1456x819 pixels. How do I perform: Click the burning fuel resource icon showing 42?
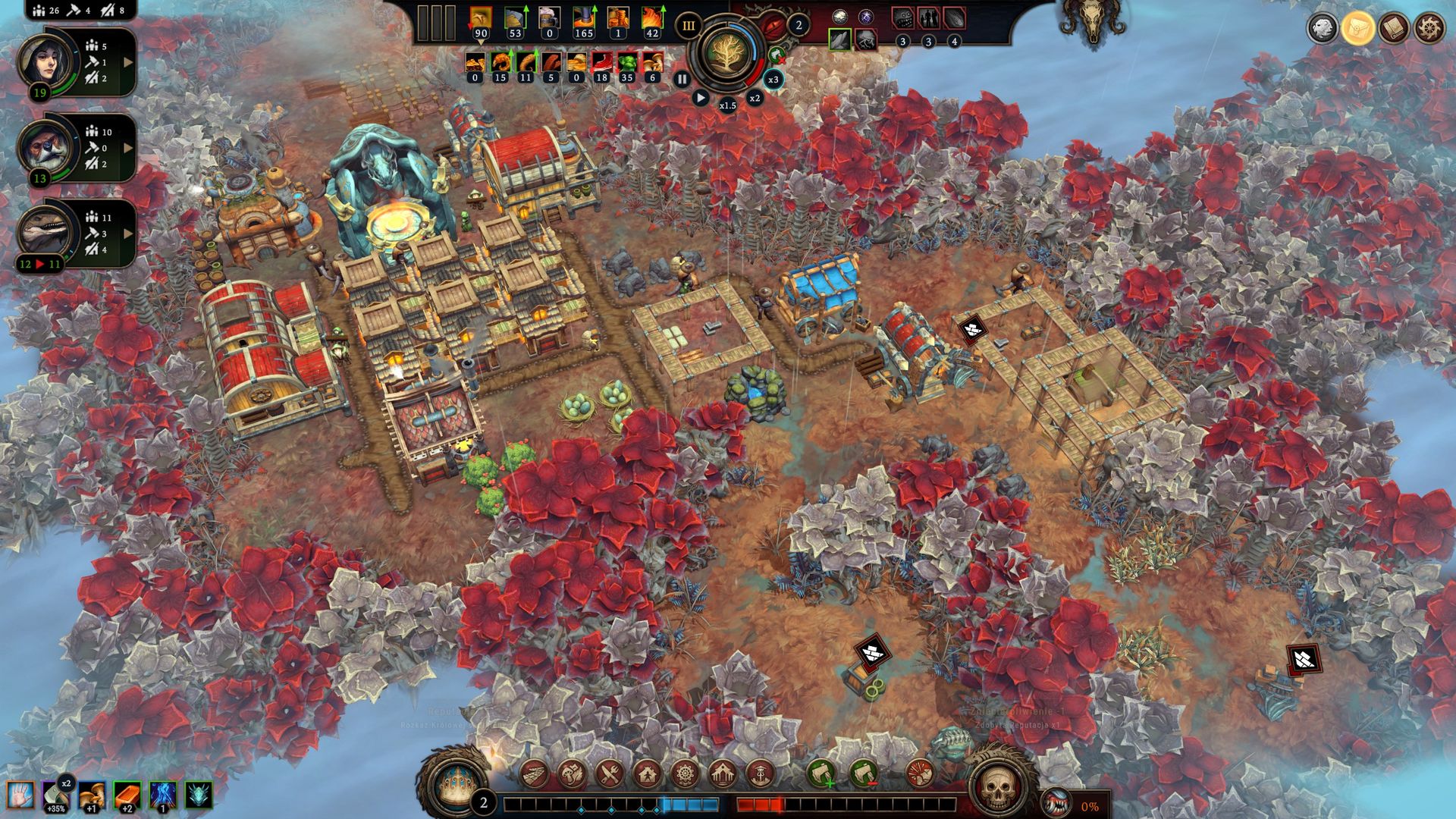click(652, 18)
